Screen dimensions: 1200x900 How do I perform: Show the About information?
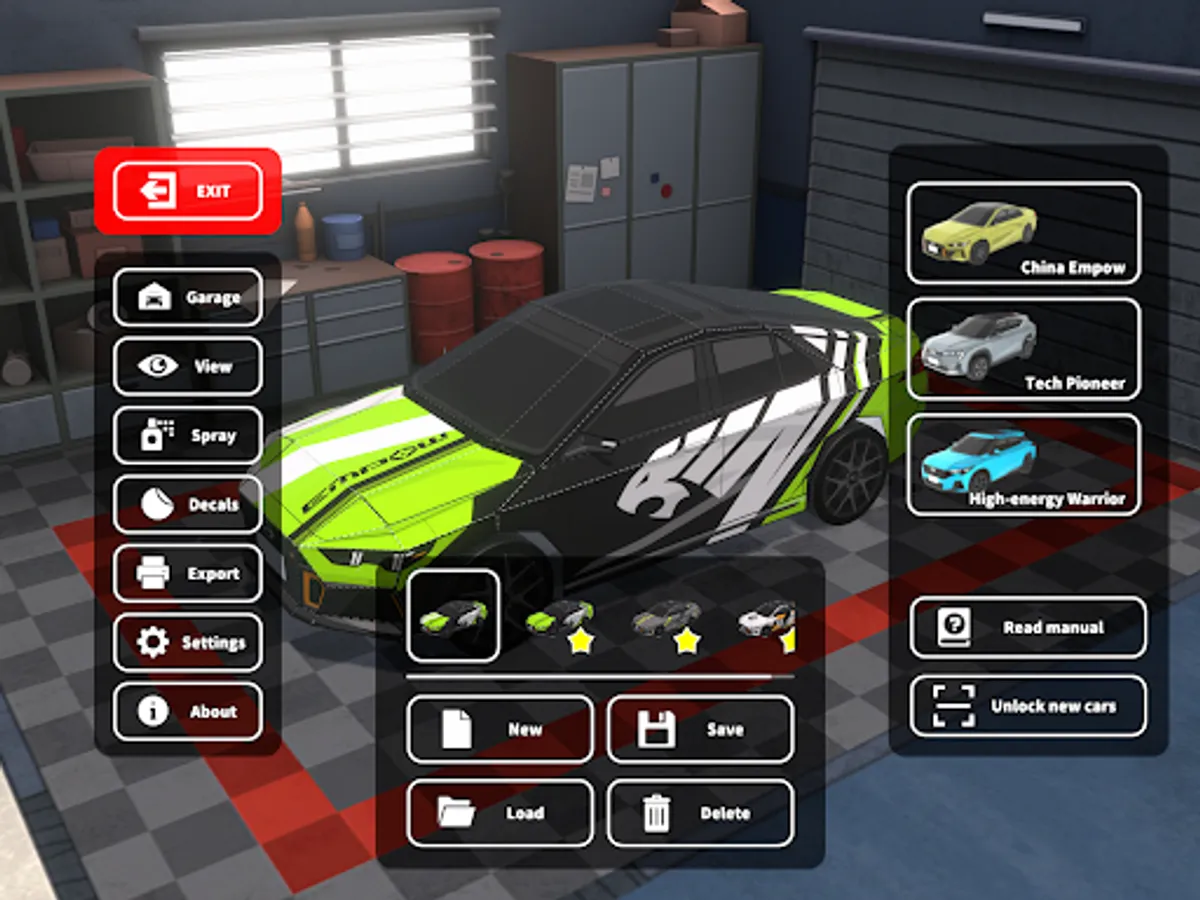tap(188, 711)
